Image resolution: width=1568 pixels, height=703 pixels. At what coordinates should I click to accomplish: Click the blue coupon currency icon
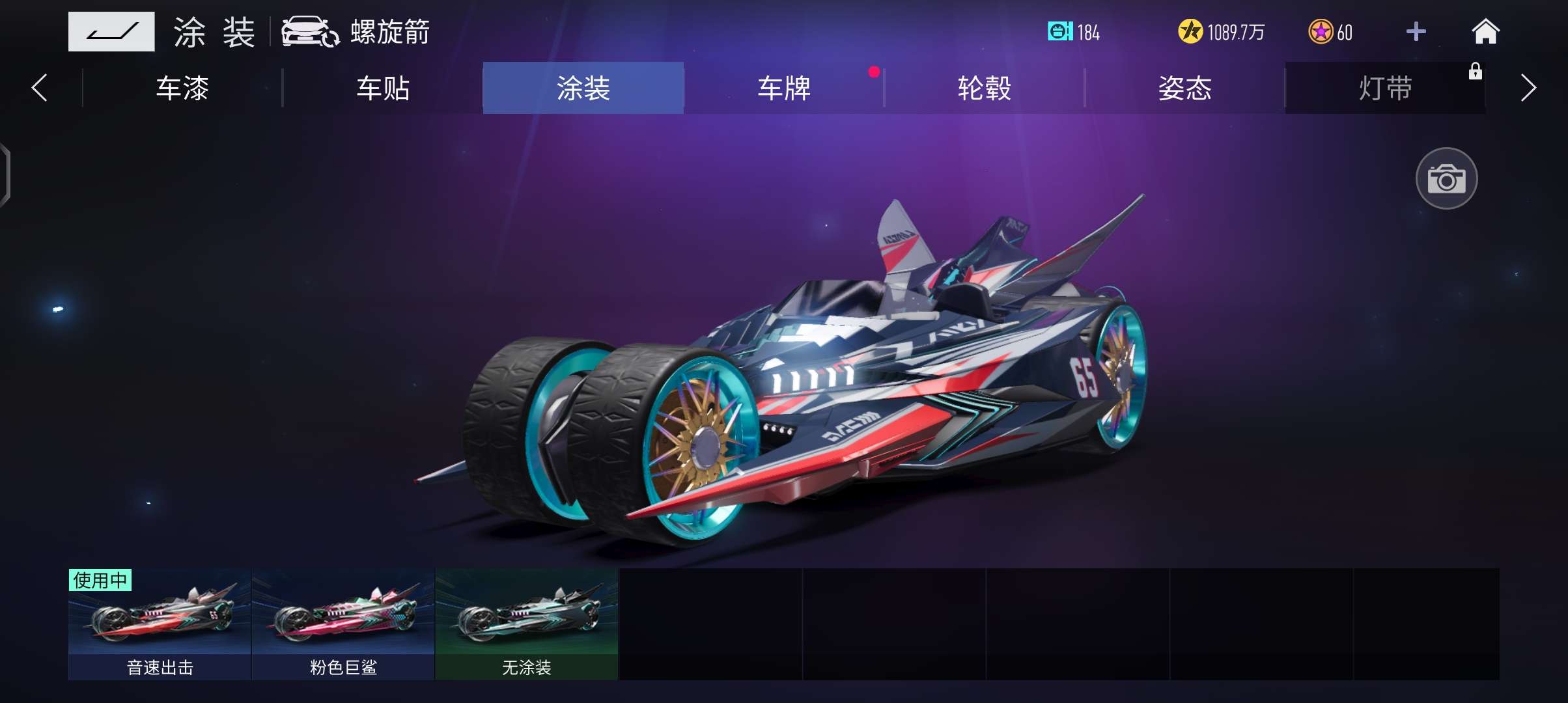(1061, 32)
